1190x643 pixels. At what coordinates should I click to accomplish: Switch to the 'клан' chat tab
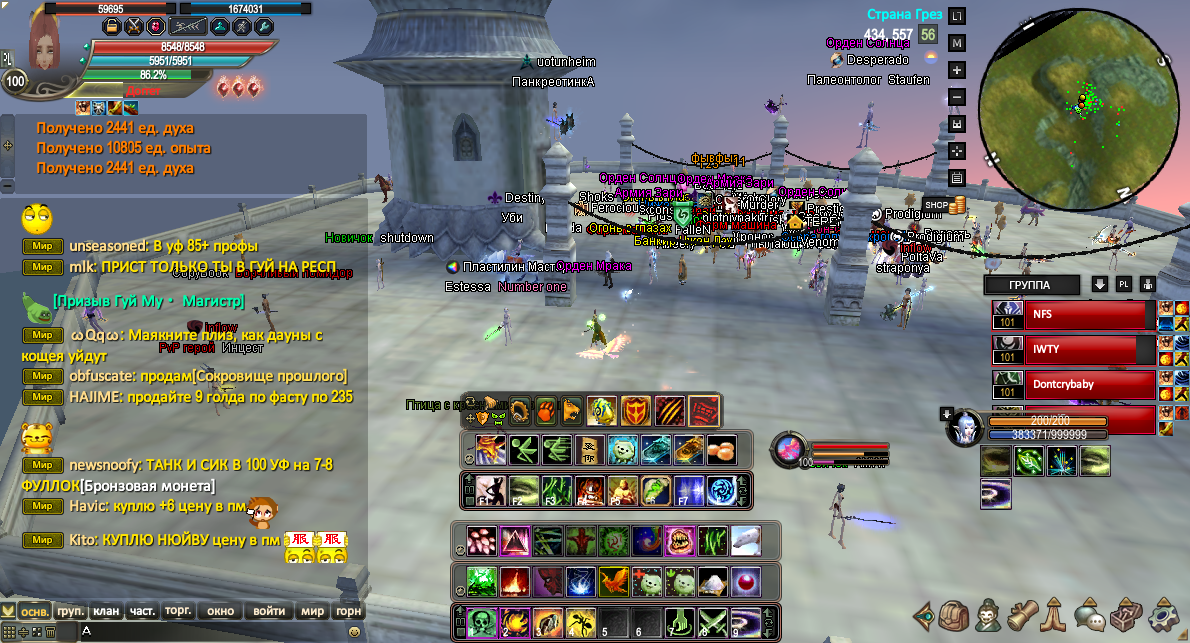pos(106,611)
